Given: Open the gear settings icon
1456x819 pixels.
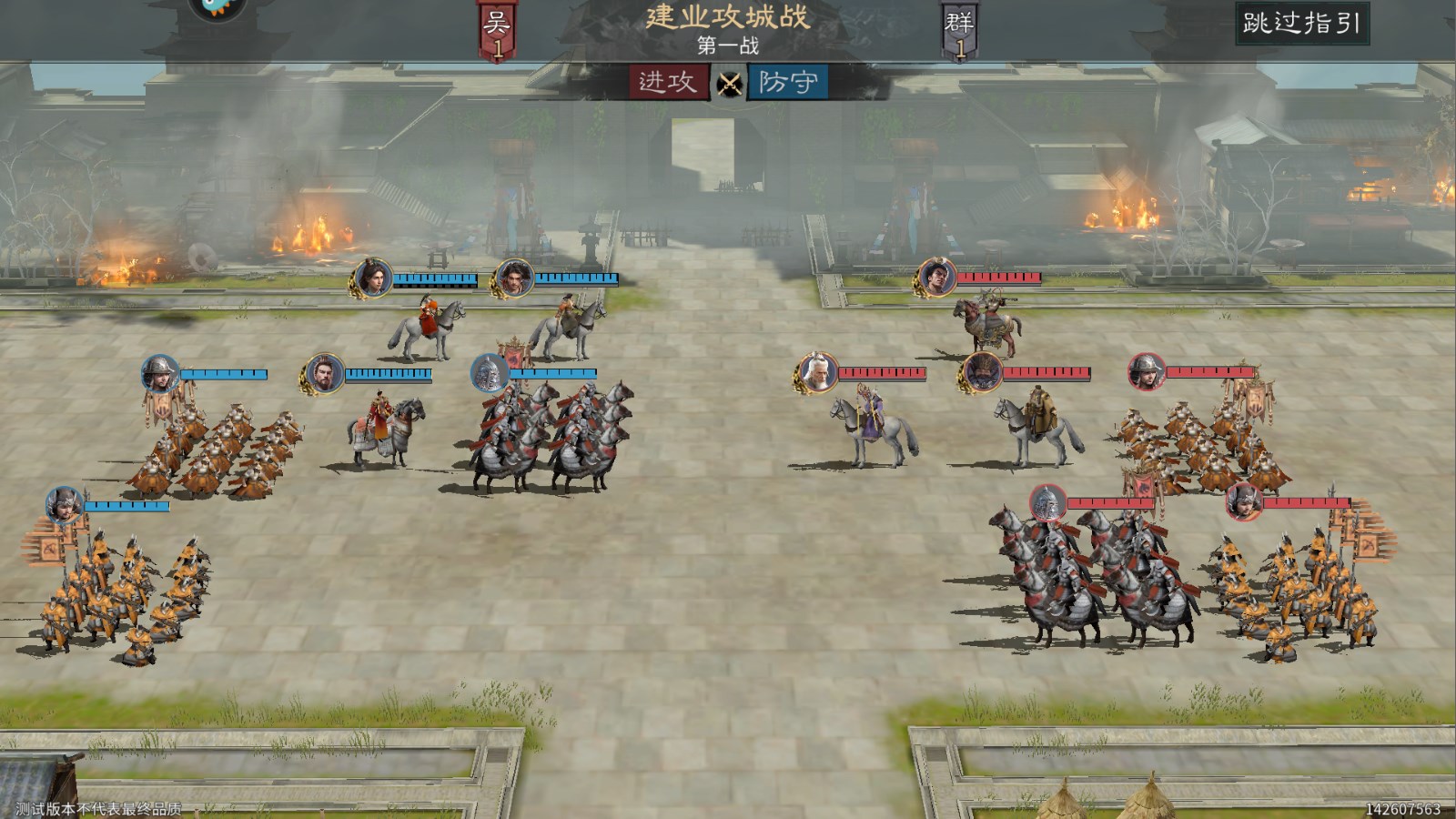Looking at the screenshot, I should tap(217, 7).
